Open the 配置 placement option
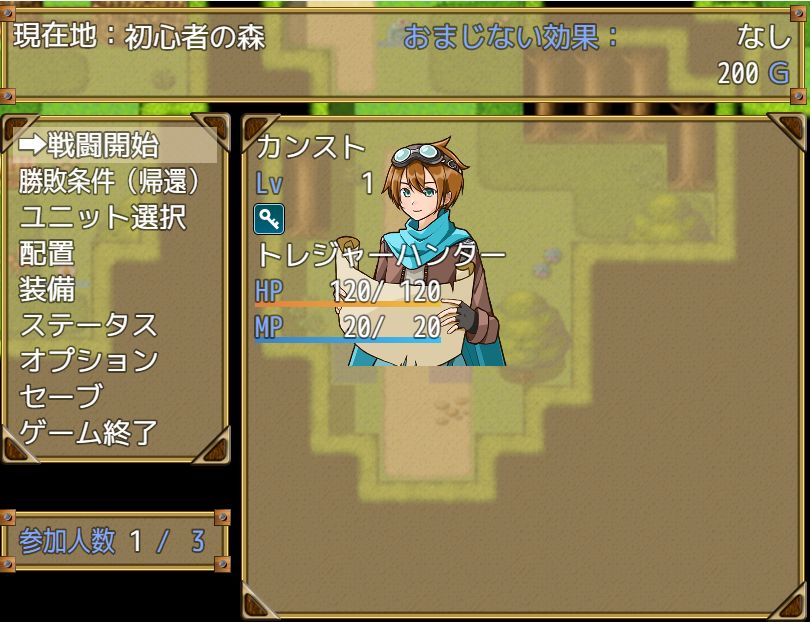This screenshot has width=810, height=622. (48, 253)
